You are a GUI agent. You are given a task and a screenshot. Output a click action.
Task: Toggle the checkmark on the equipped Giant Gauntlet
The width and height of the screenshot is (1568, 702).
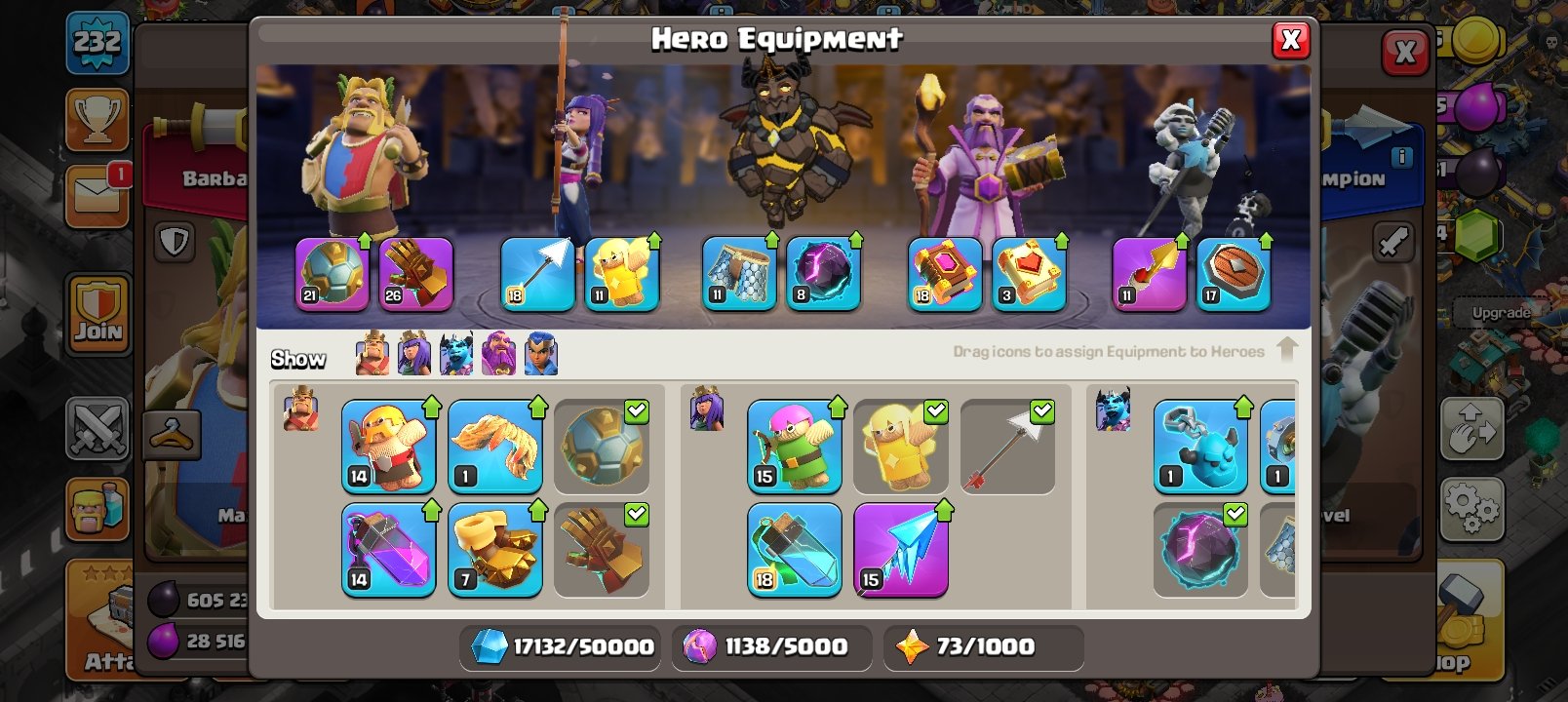pos(636,514)
